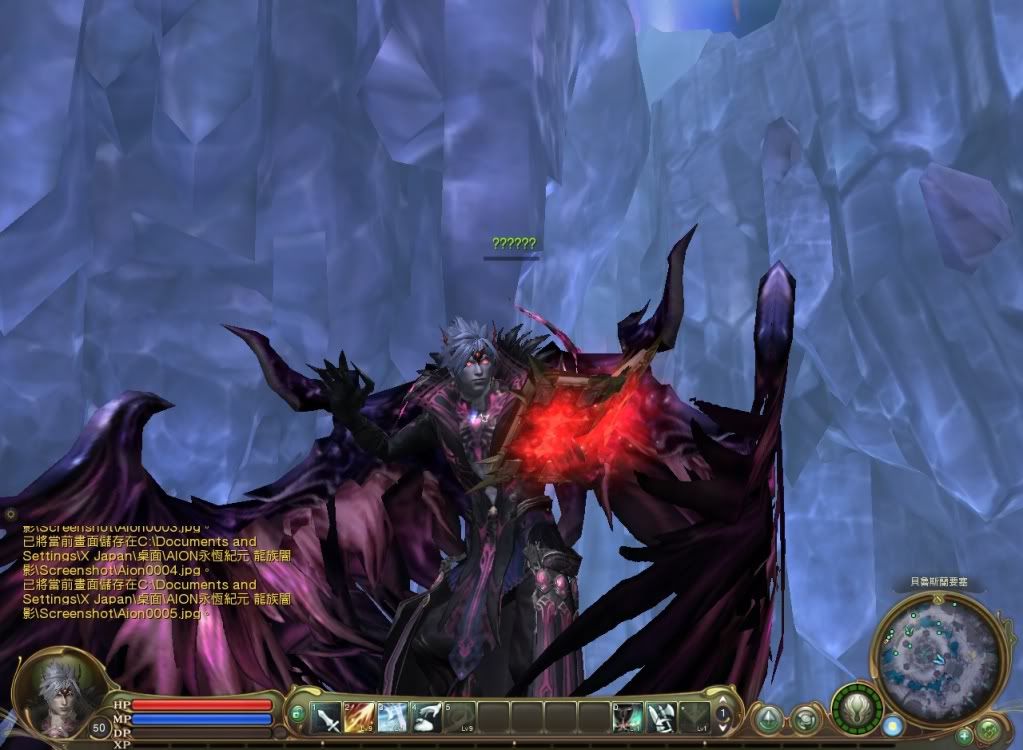Open the green clover button below the minimap
This screenshot has height=750, width=1023.
pos(989,729)
